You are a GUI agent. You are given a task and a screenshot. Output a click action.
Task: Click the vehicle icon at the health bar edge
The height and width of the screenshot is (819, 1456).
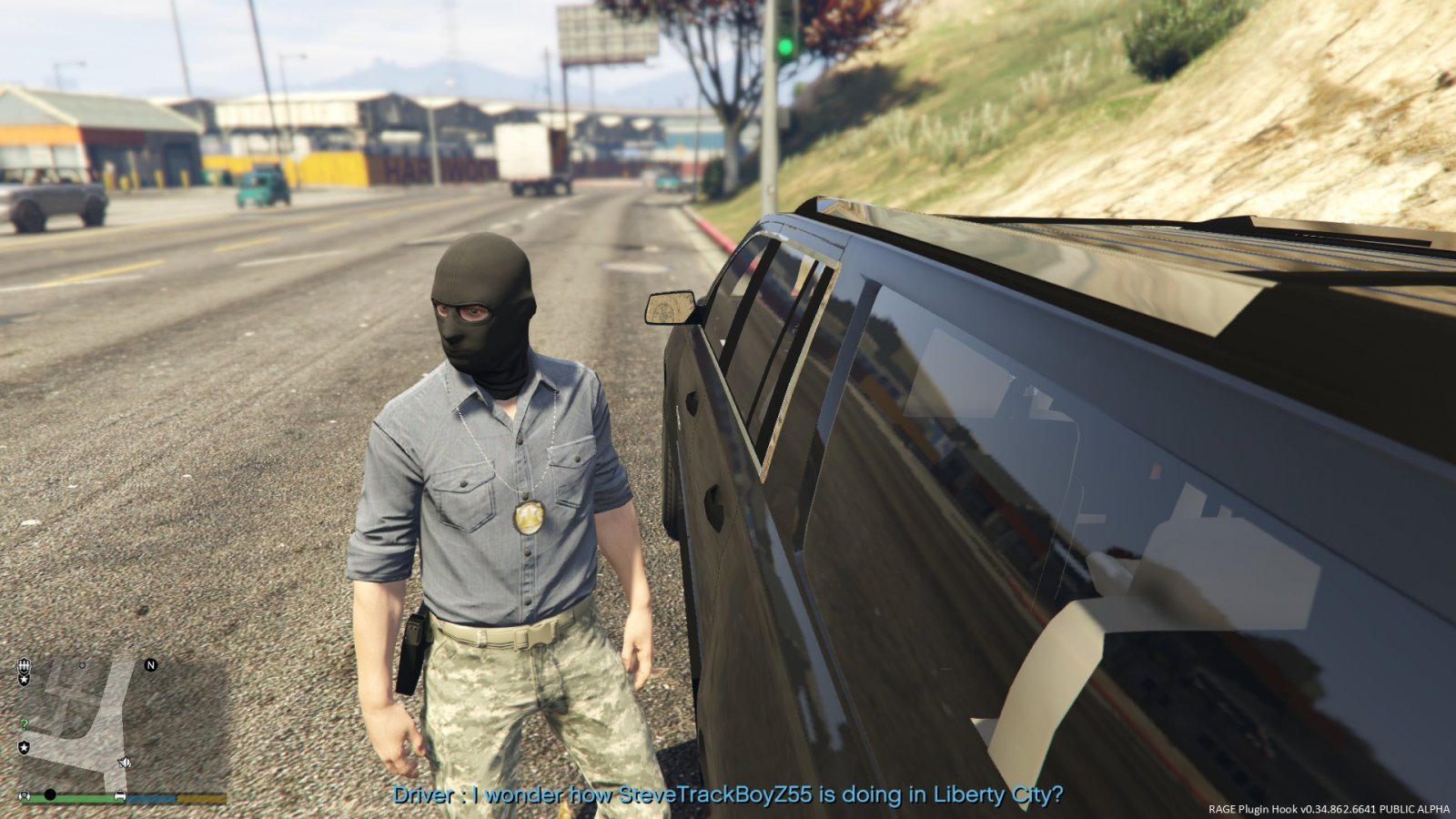click(x=120, y=794)
